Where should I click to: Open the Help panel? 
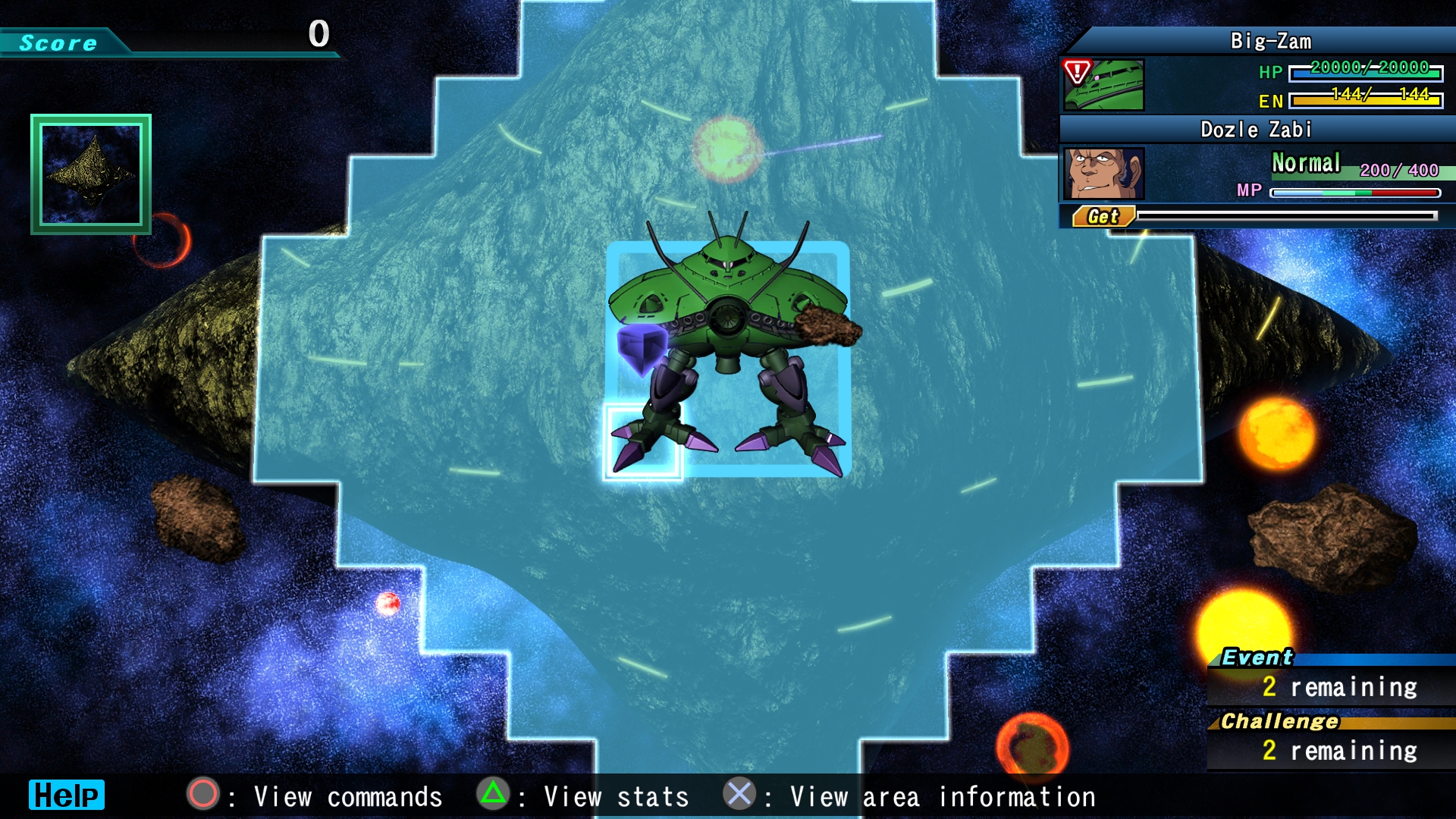(66, 795)
